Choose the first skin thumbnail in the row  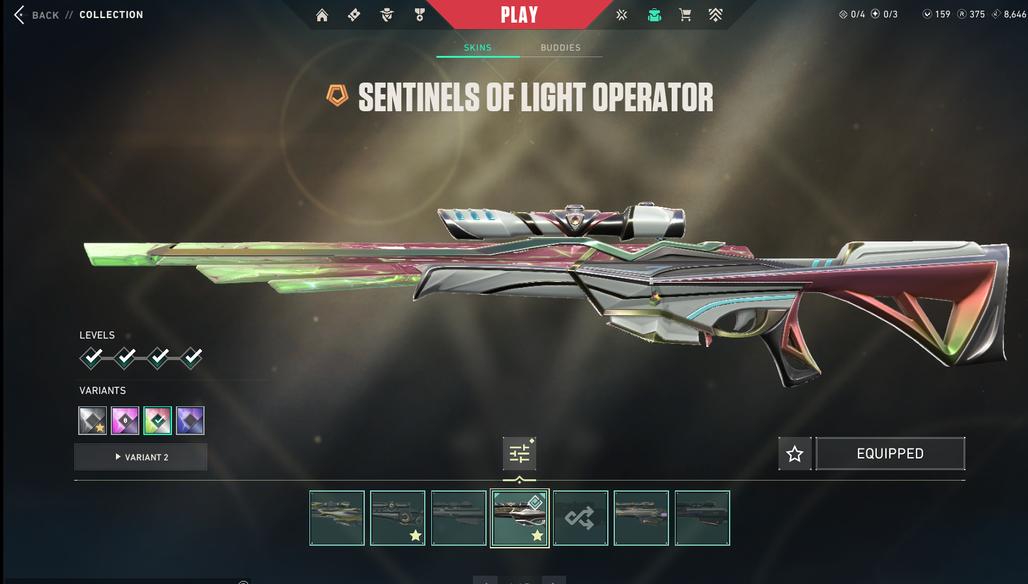(337, 518)
